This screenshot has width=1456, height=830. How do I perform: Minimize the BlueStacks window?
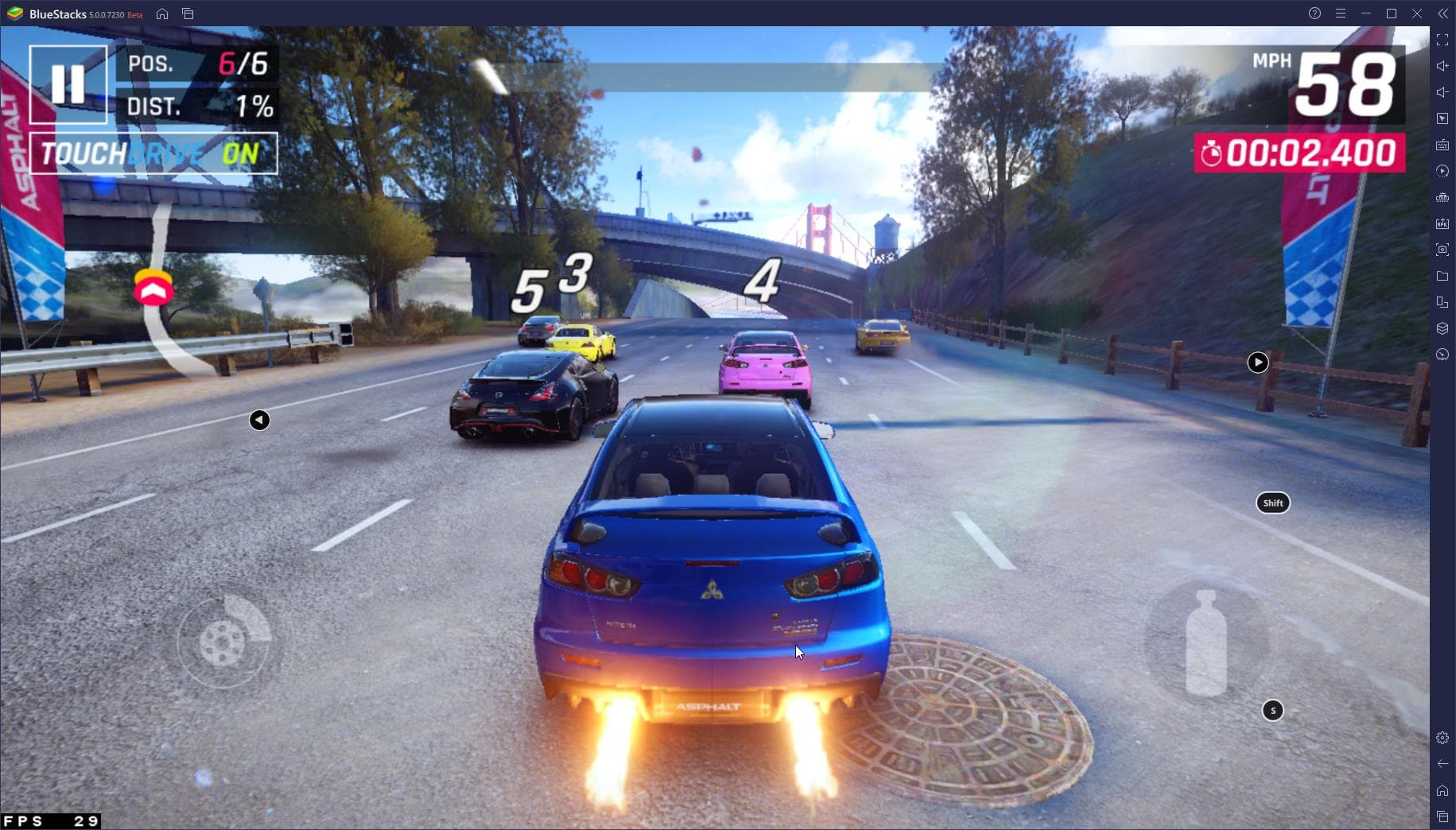1366,14
